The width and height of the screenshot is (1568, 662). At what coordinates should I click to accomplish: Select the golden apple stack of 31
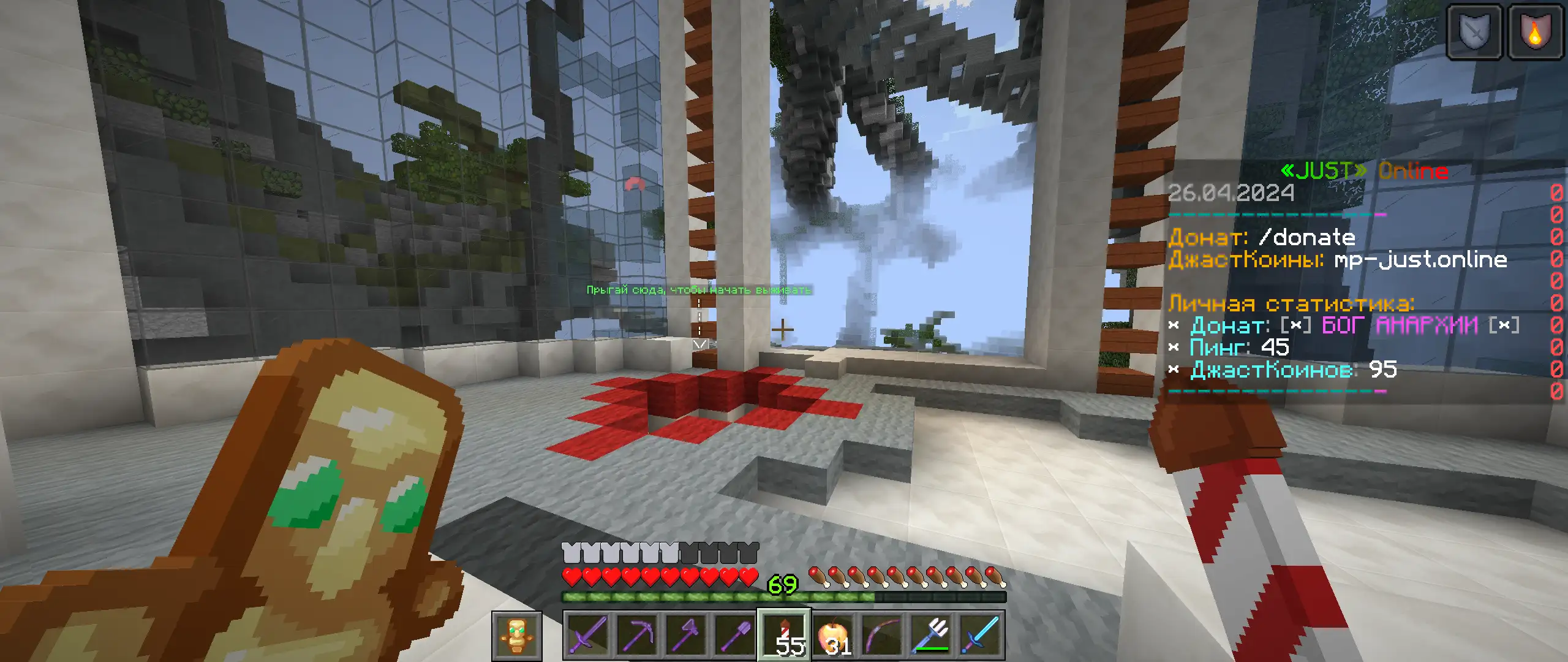point(834,635)
